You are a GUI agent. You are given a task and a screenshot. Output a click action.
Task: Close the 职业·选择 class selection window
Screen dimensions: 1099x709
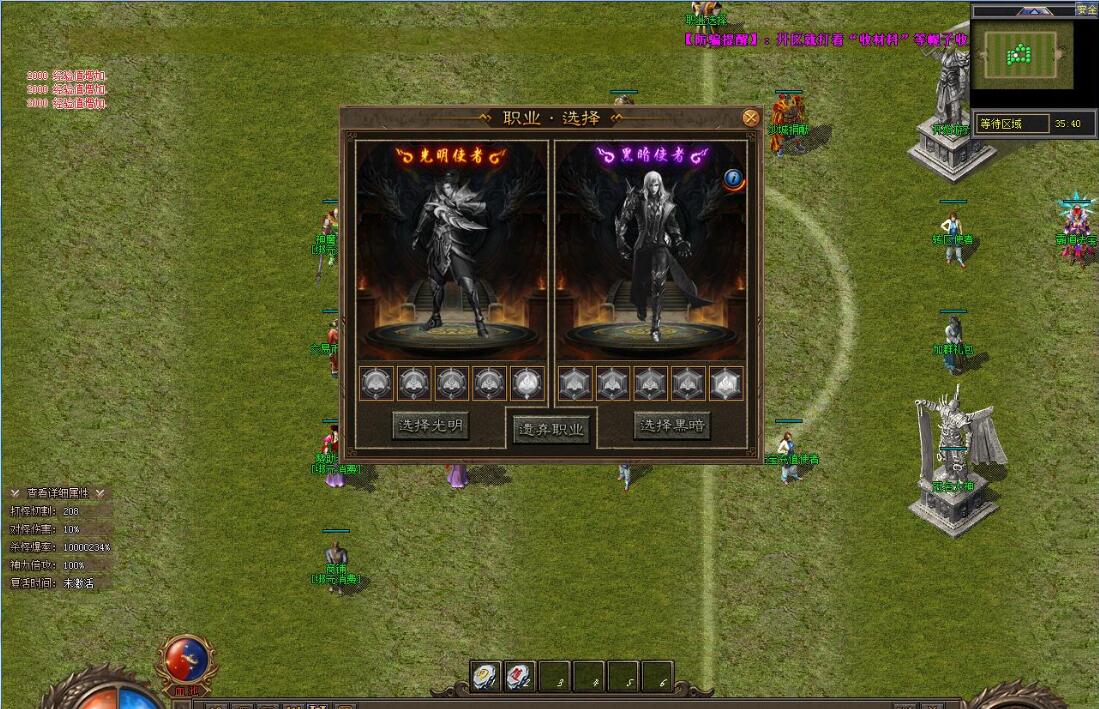(750, 118)
